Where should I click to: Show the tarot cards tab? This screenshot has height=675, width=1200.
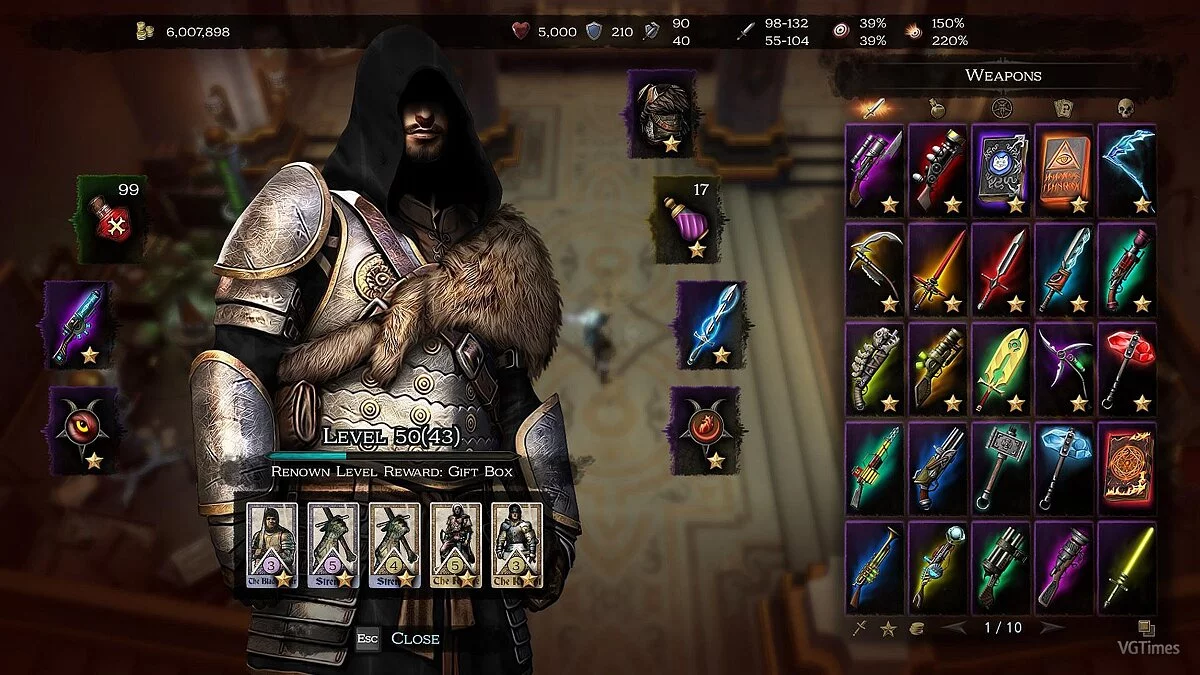tap(1062, 107)
